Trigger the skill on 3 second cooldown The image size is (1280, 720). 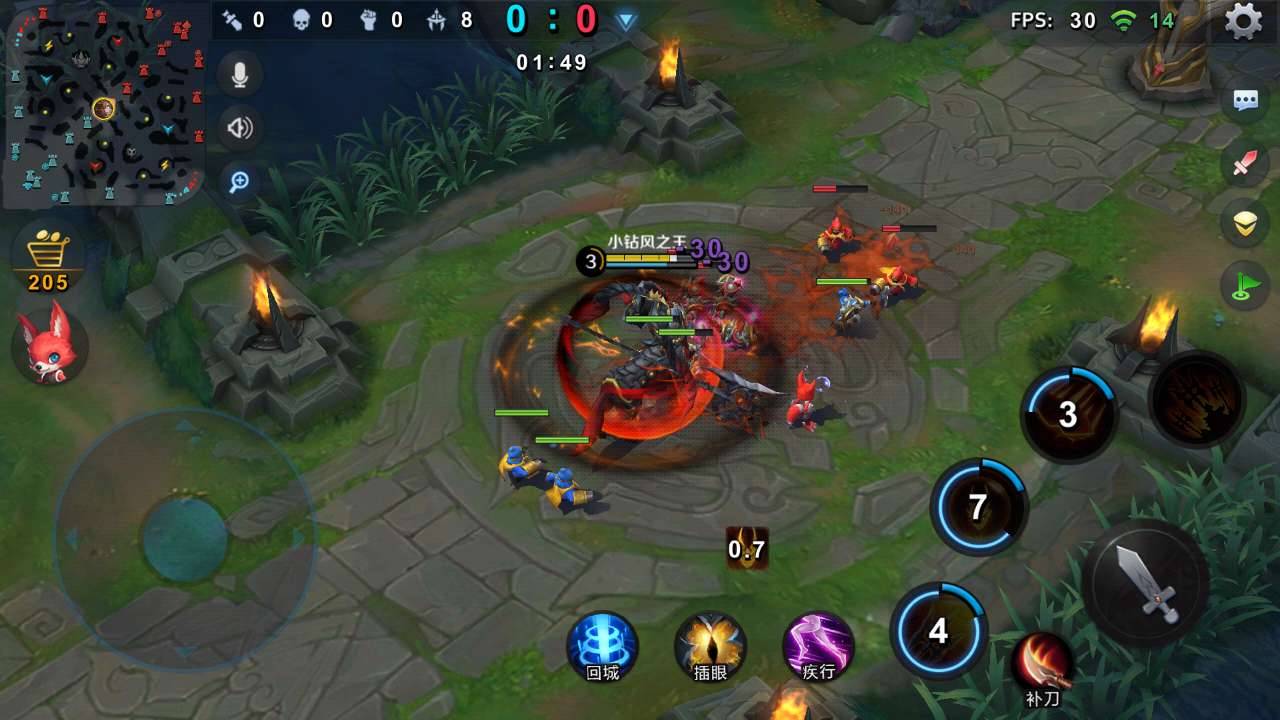(x=1068, y=414)
